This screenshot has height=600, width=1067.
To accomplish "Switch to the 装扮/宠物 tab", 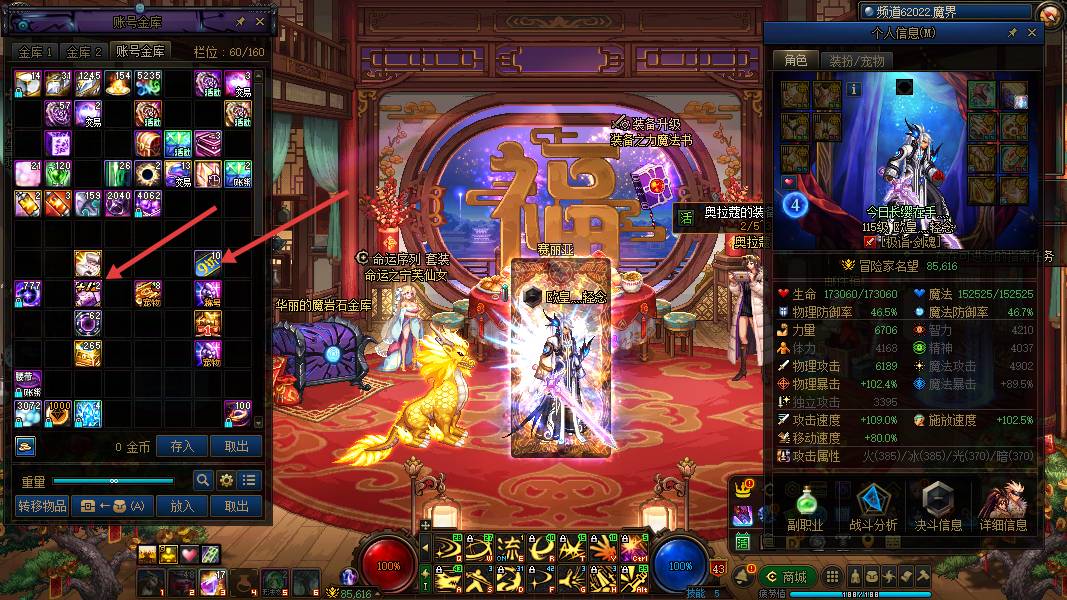I will 858,60.
